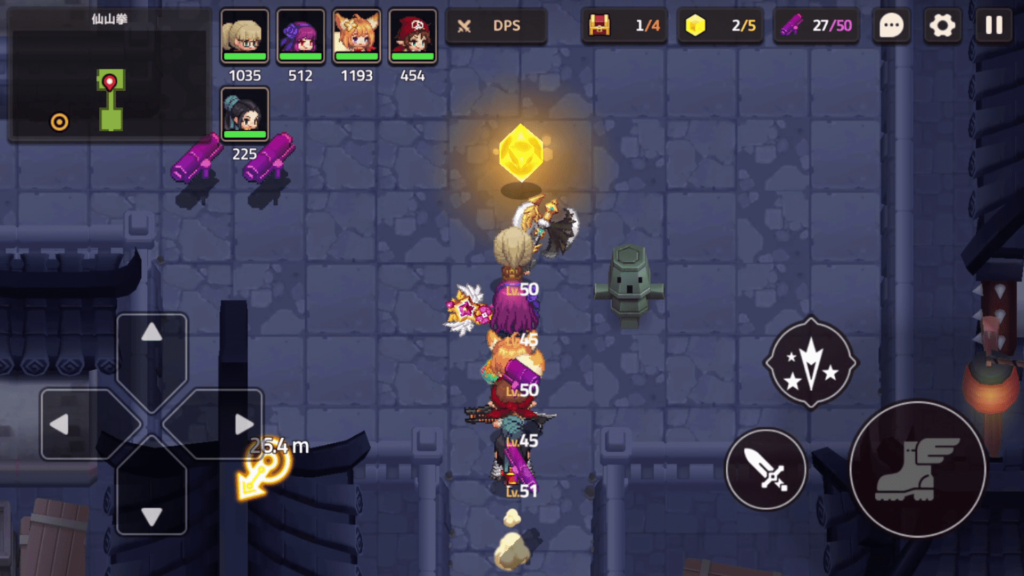
Task: Open the minimap panel
Action: point(109,76)
